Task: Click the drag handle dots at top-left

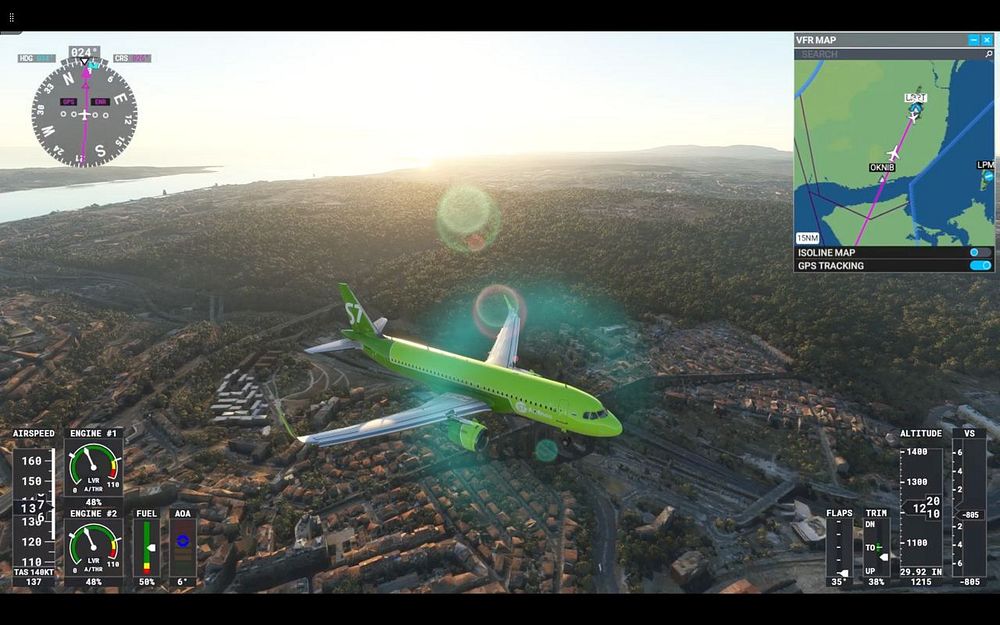Action: pos(12,17)
